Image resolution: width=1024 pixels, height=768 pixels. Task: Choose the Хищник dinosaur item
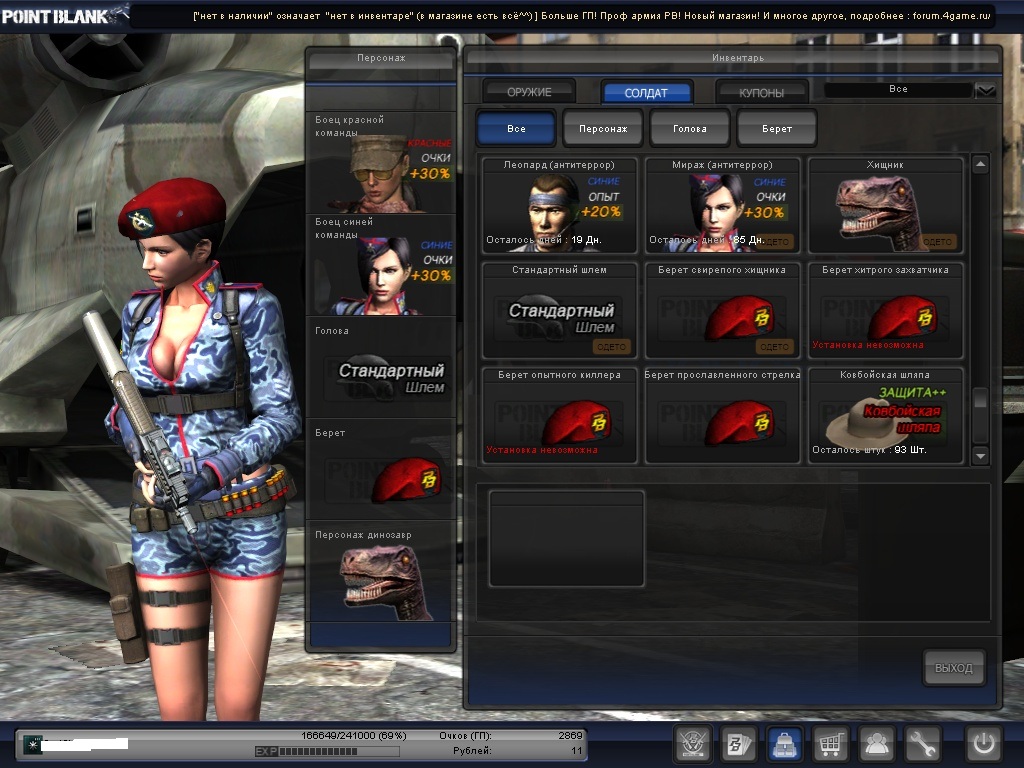coord(885,205)
